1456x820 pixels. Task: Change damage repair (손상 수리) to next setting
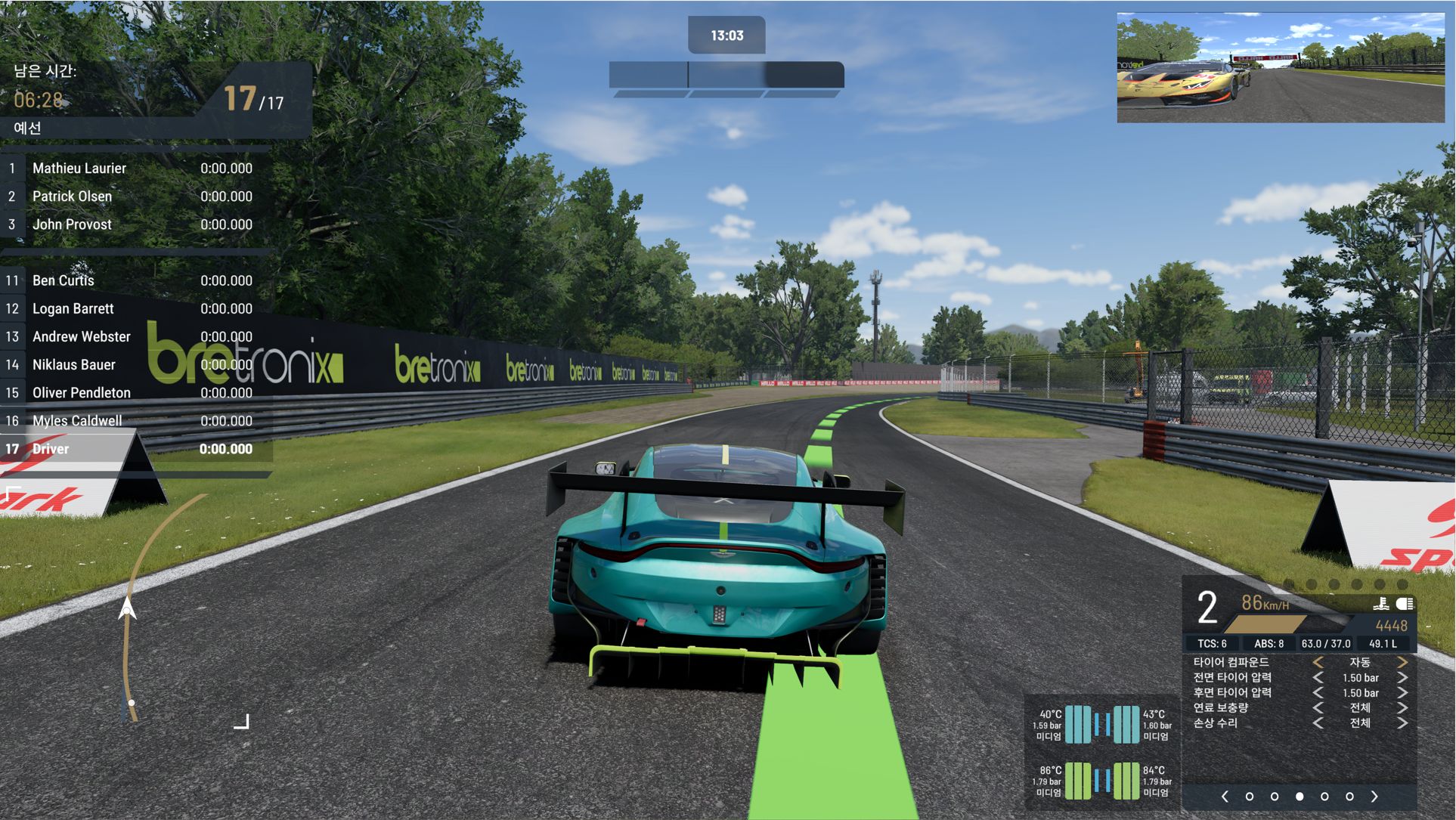pos(1402,723)
